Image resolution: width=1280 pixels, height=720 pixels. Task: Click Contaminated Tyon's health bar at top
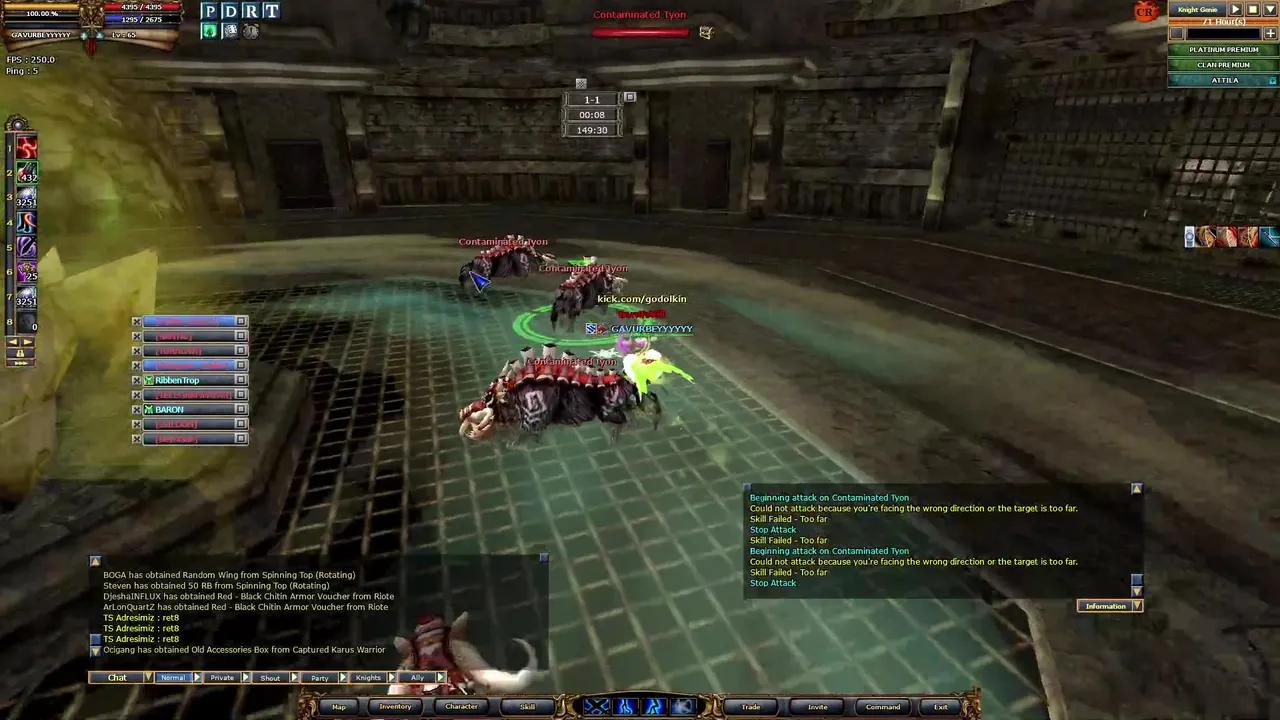[x=640, y=31]
